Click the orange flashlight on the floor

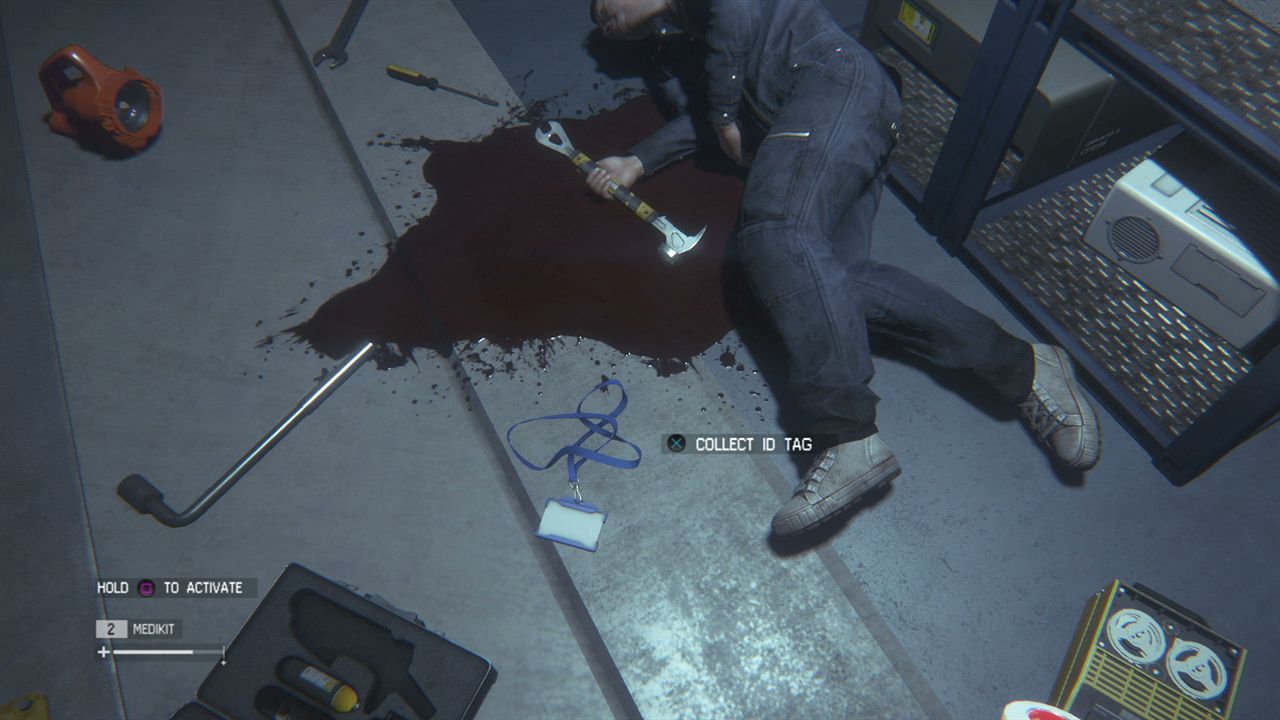point(100,95)
